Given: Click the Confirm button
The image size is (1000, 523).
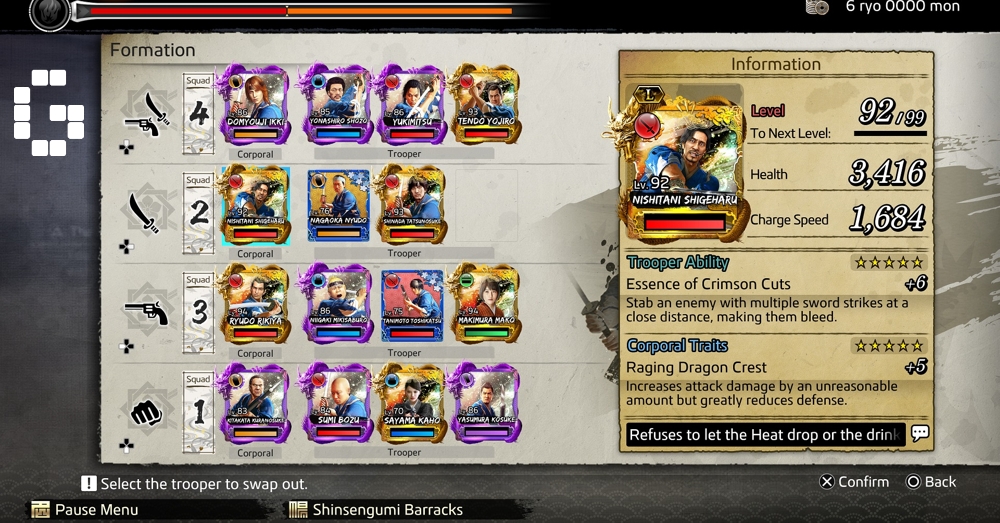Looking at the screenshot, I should (x=854, y=482).
